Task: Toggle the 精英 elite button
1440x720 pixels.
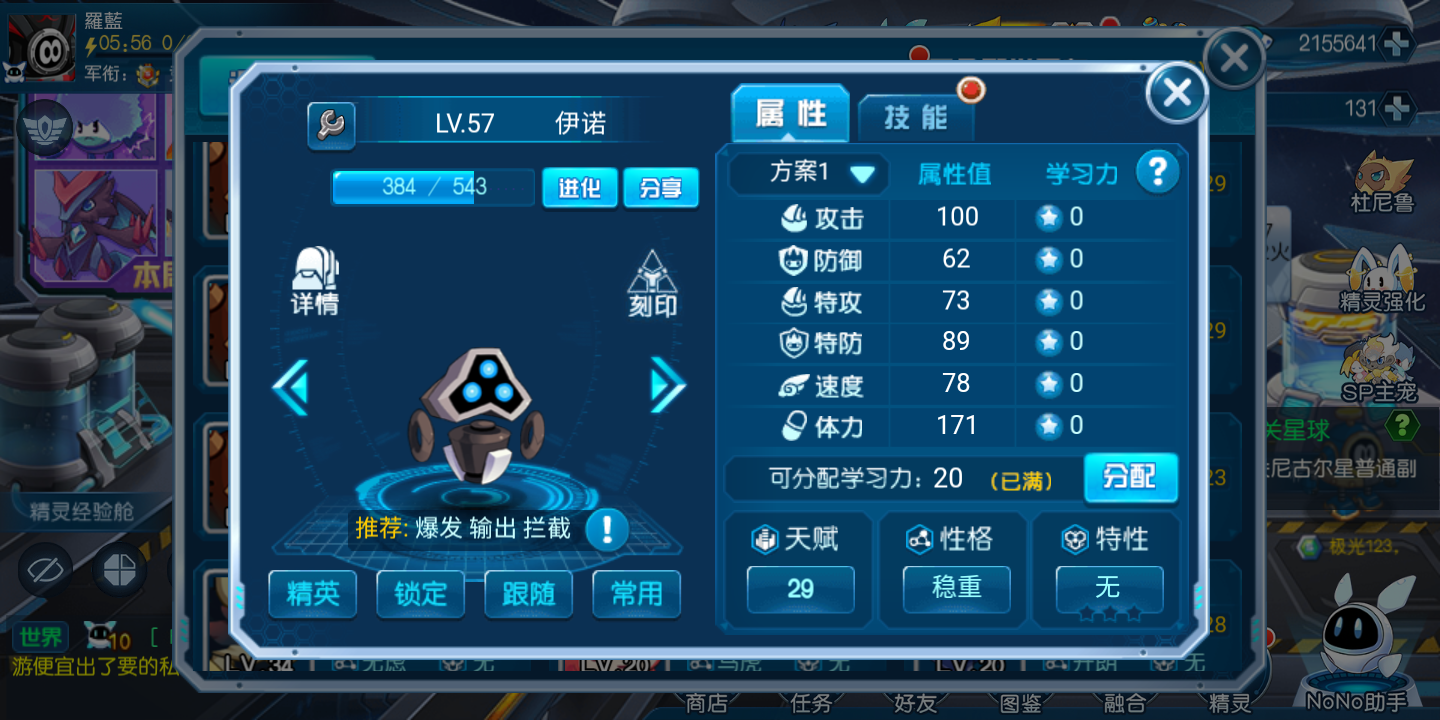Action: [313, 594]
